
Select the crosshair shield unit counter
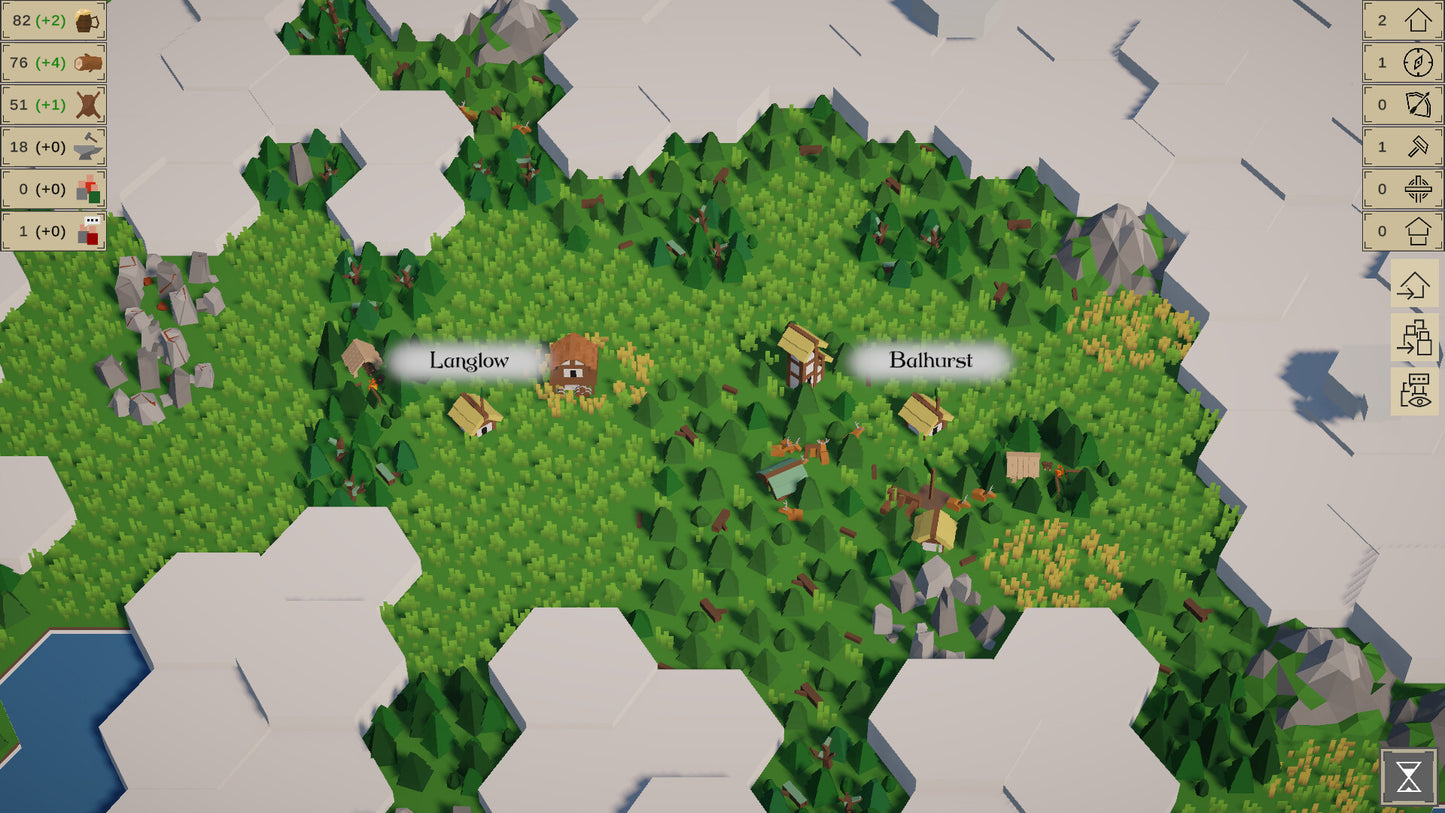[x=1402, y=189]
